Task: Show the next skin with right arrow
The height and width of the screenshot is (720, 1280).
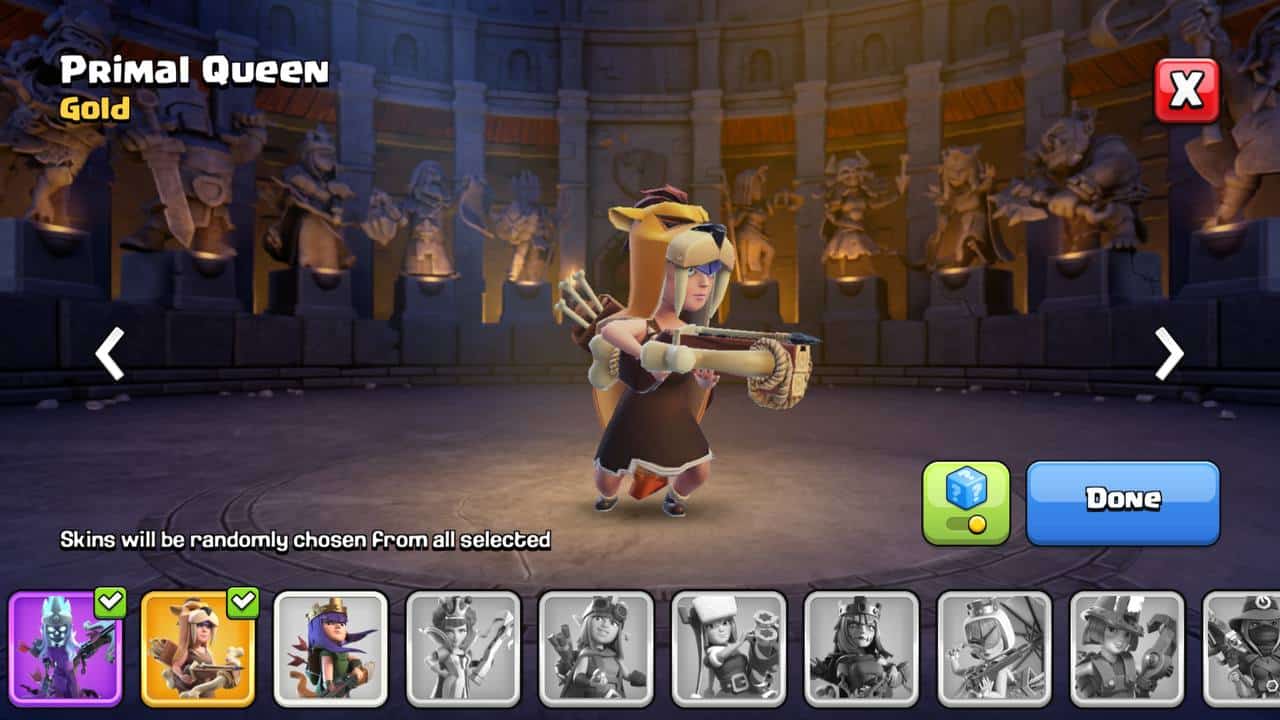Action: click(x=1169, y=354)
